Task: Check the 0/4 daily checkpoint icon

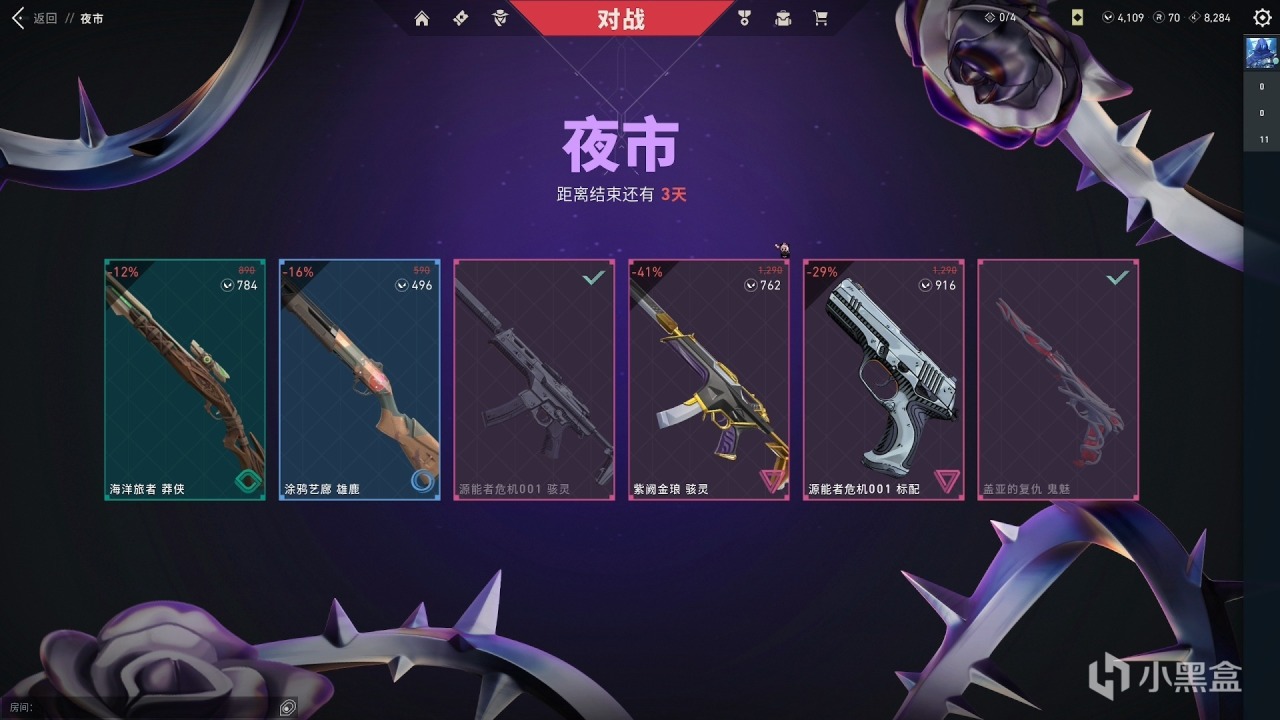Action: [996, 15]
